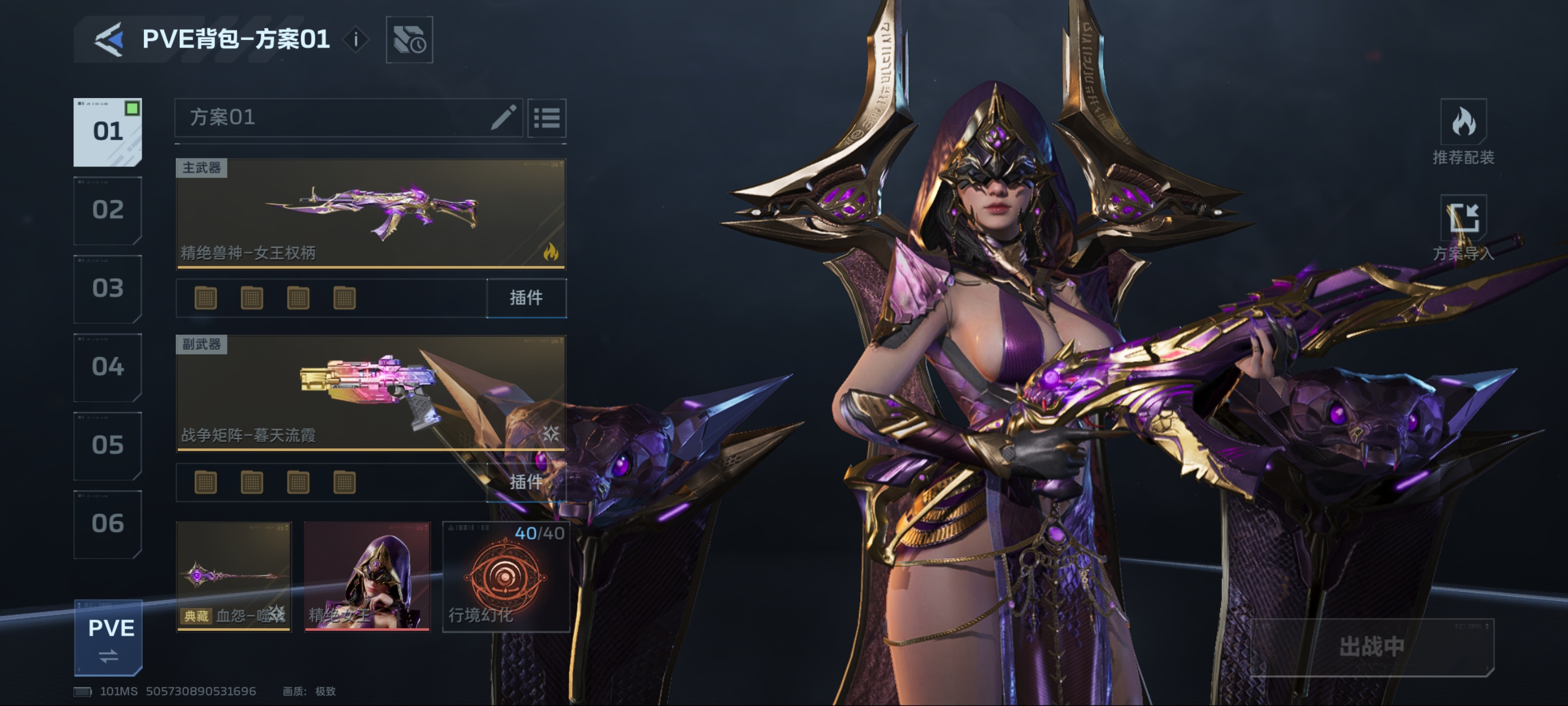Open the loadout history clock icon
This screenshot has height=706, width=1568.
[x=409, y=40]
